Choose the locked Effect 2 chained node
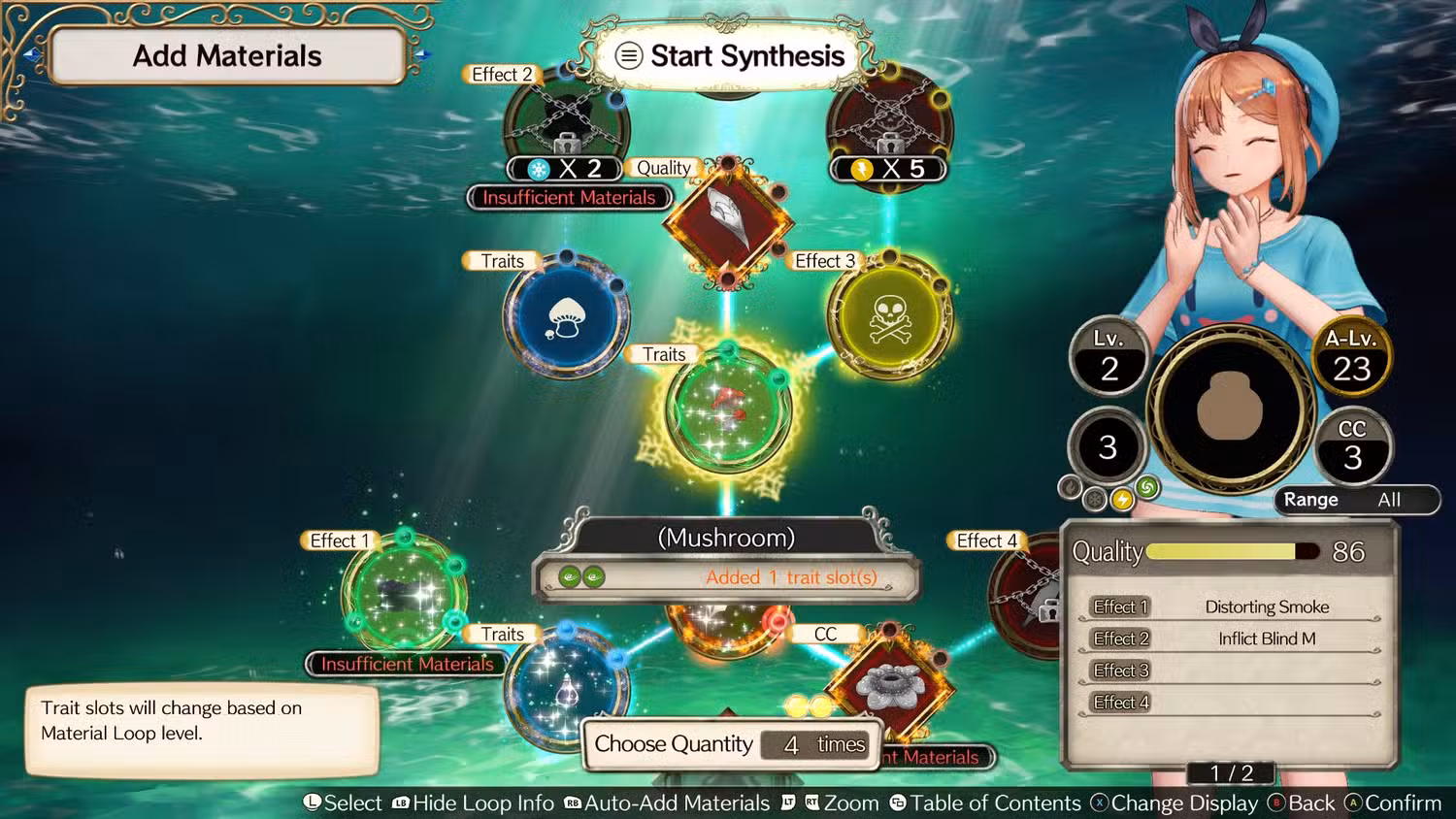Screen dimensions: 1456x819 pos(567,121)
